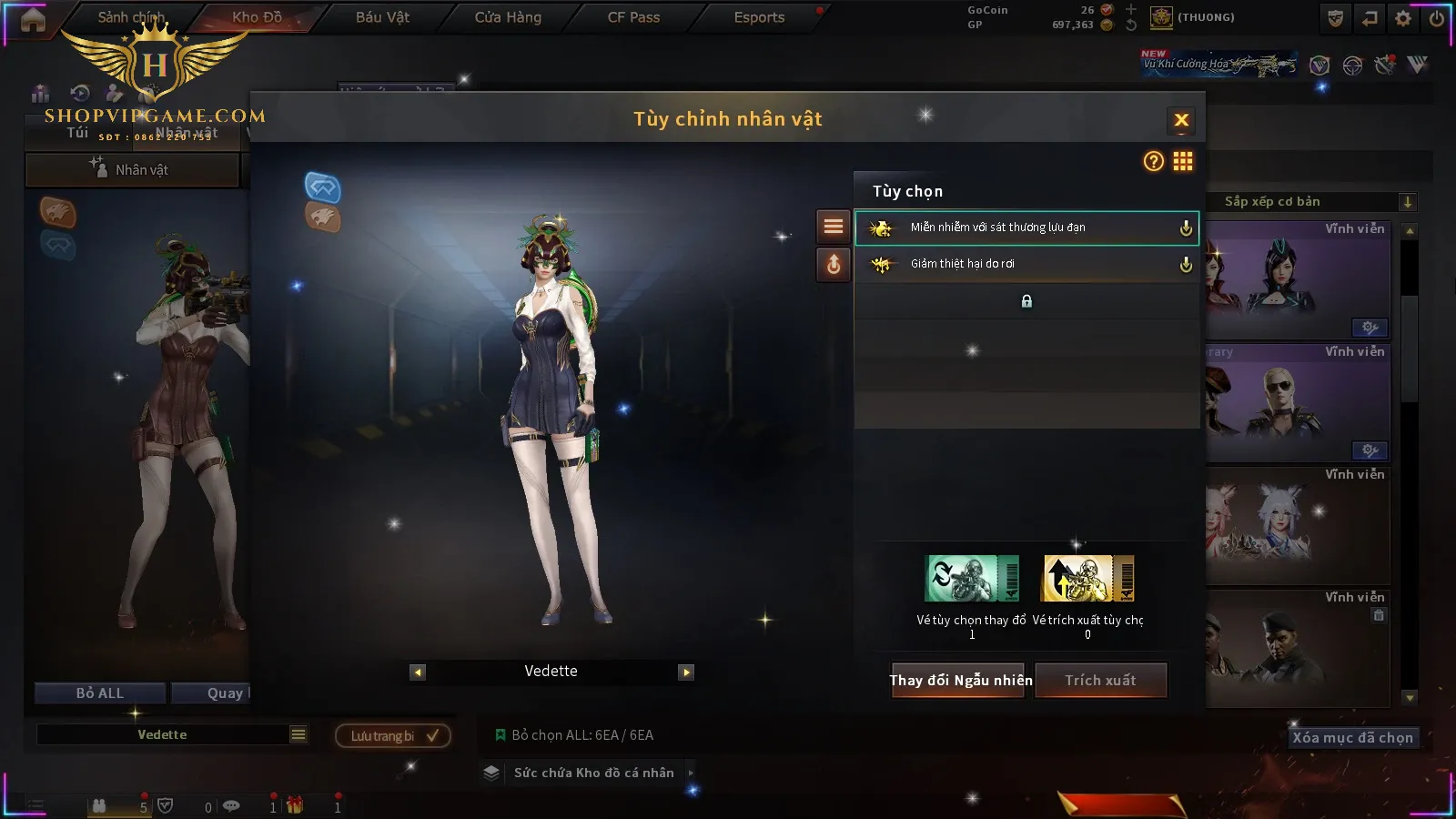This screenshot has width=1456, height=819.
Task: Open the Kho Đồ tab
Action: [257, 17]
